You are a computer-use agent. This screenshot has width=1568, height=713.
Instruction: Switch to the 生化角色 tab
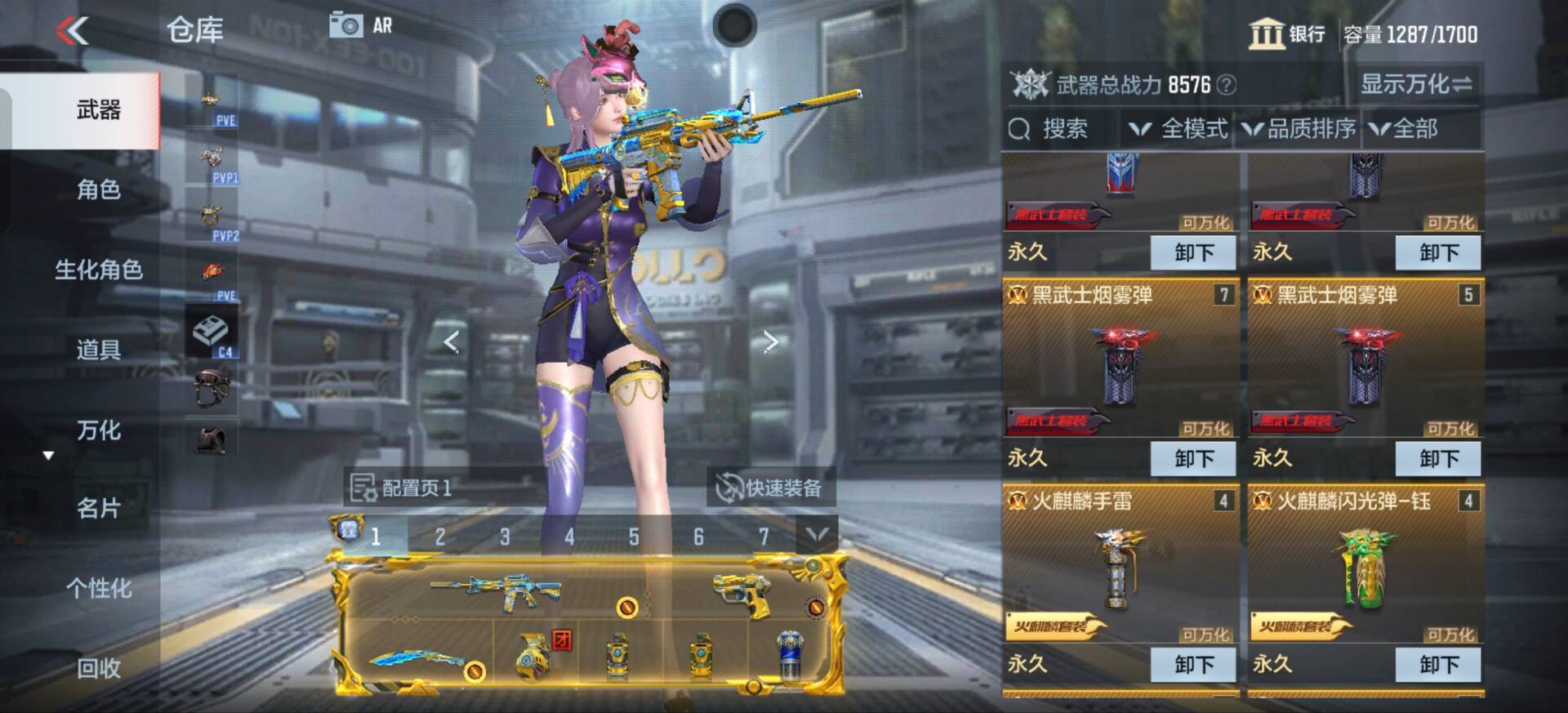click(x=98, y=270)
